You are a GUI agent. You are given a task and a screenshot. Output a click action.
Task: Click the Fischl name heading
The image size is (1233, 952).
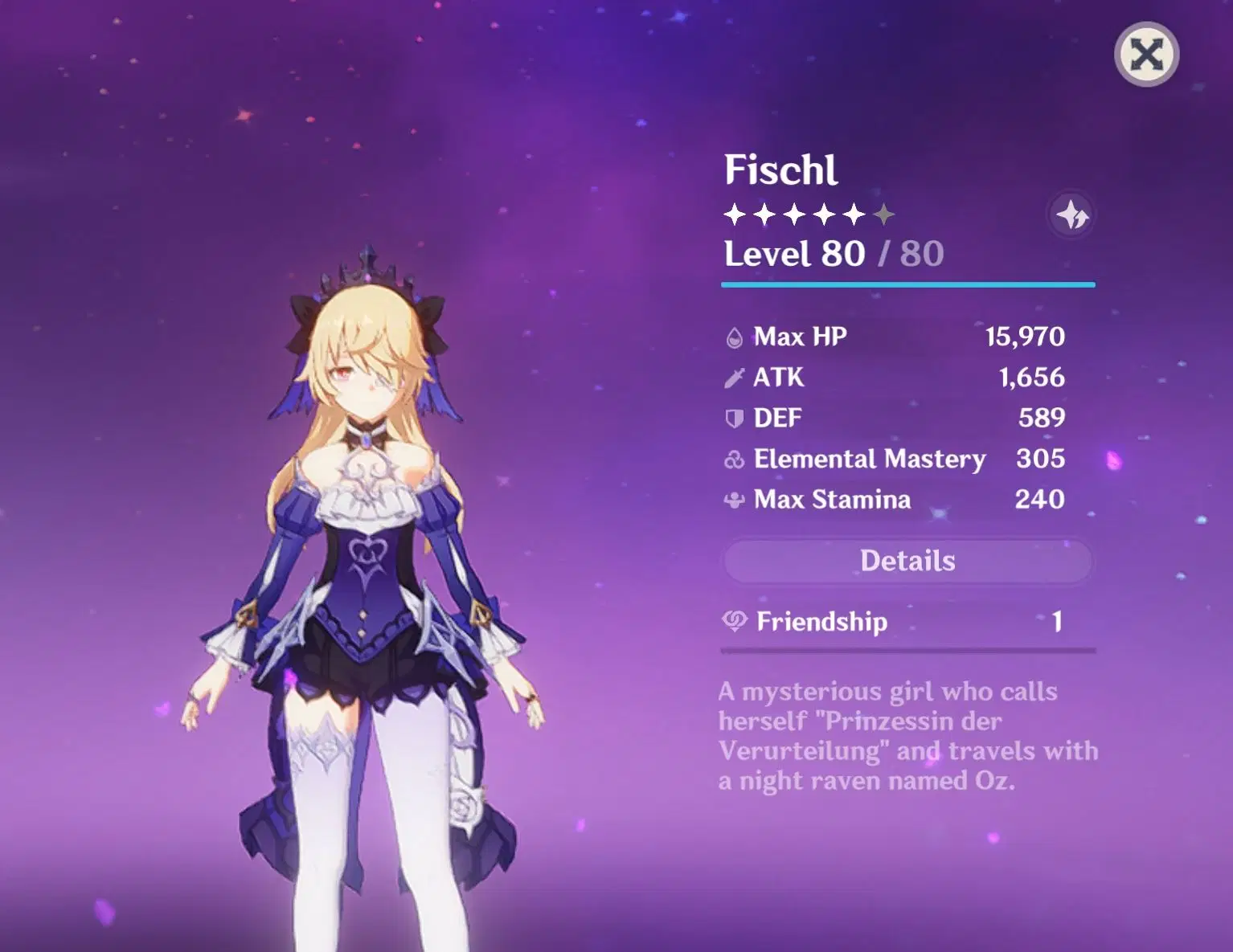[x=780, y=170]
